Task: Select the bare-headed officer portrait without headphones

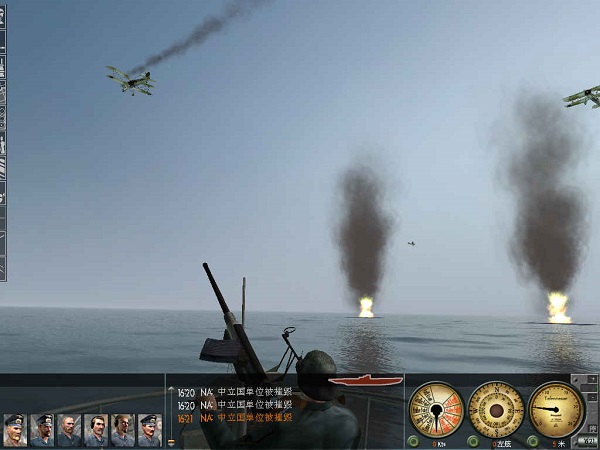Action: click(x=69, y=430)
